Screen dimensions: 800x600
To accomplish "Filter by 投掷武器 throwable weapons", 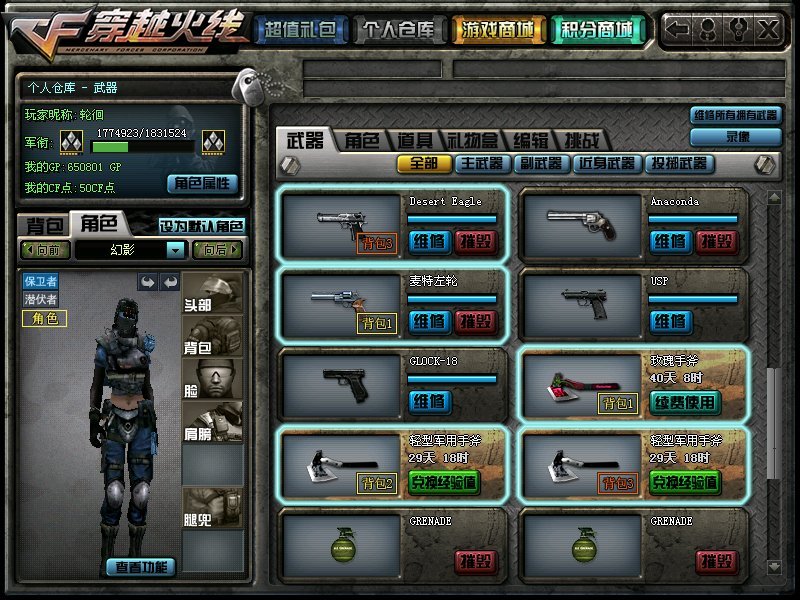I will [x=678, y=163].
